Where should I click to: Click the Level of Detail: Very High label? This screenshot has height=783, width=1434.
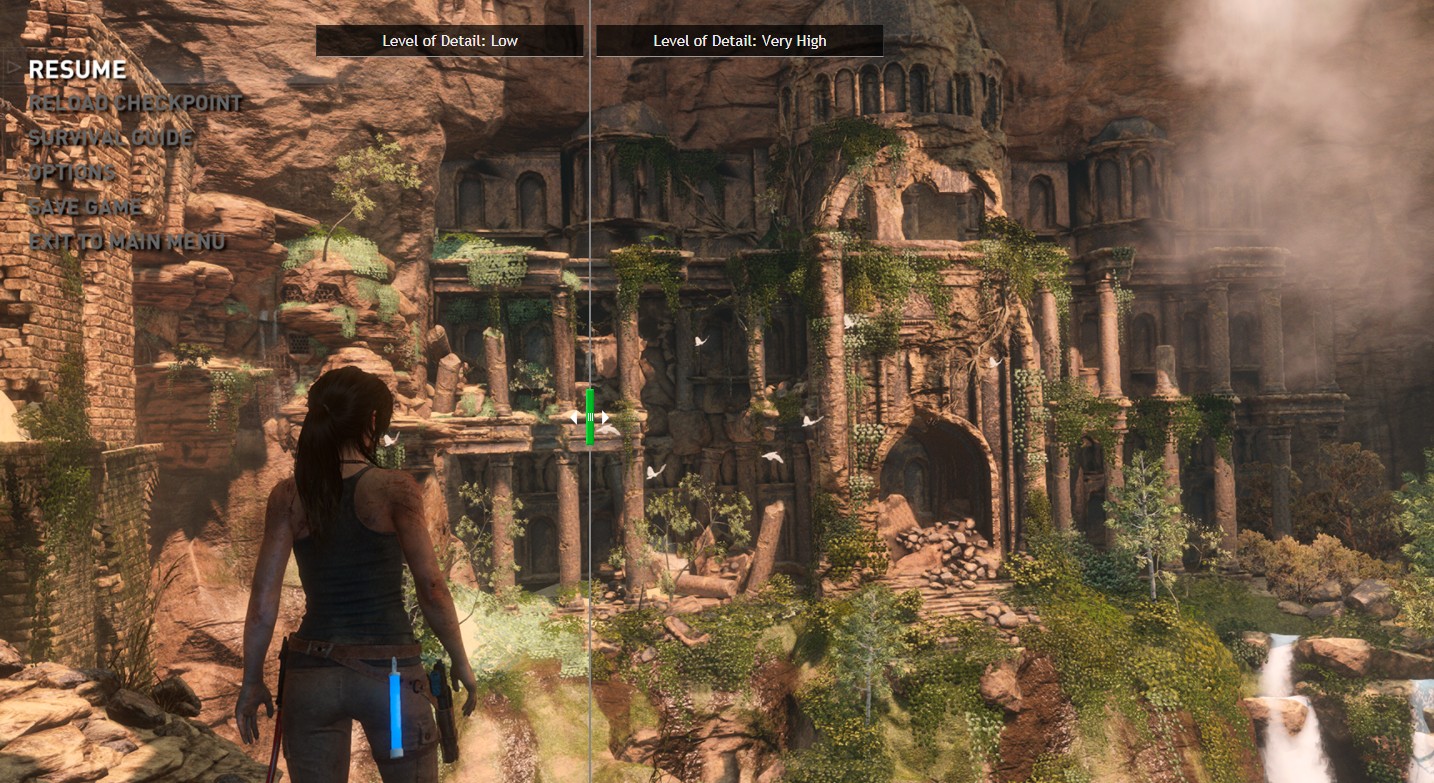(x=739, y=41)
